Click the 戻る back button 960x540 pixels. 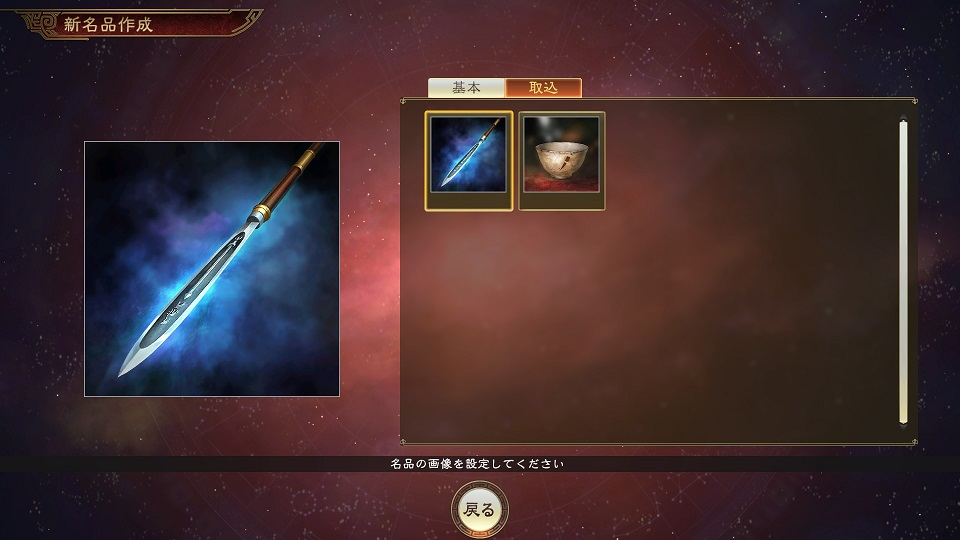[x=480, y=509]
